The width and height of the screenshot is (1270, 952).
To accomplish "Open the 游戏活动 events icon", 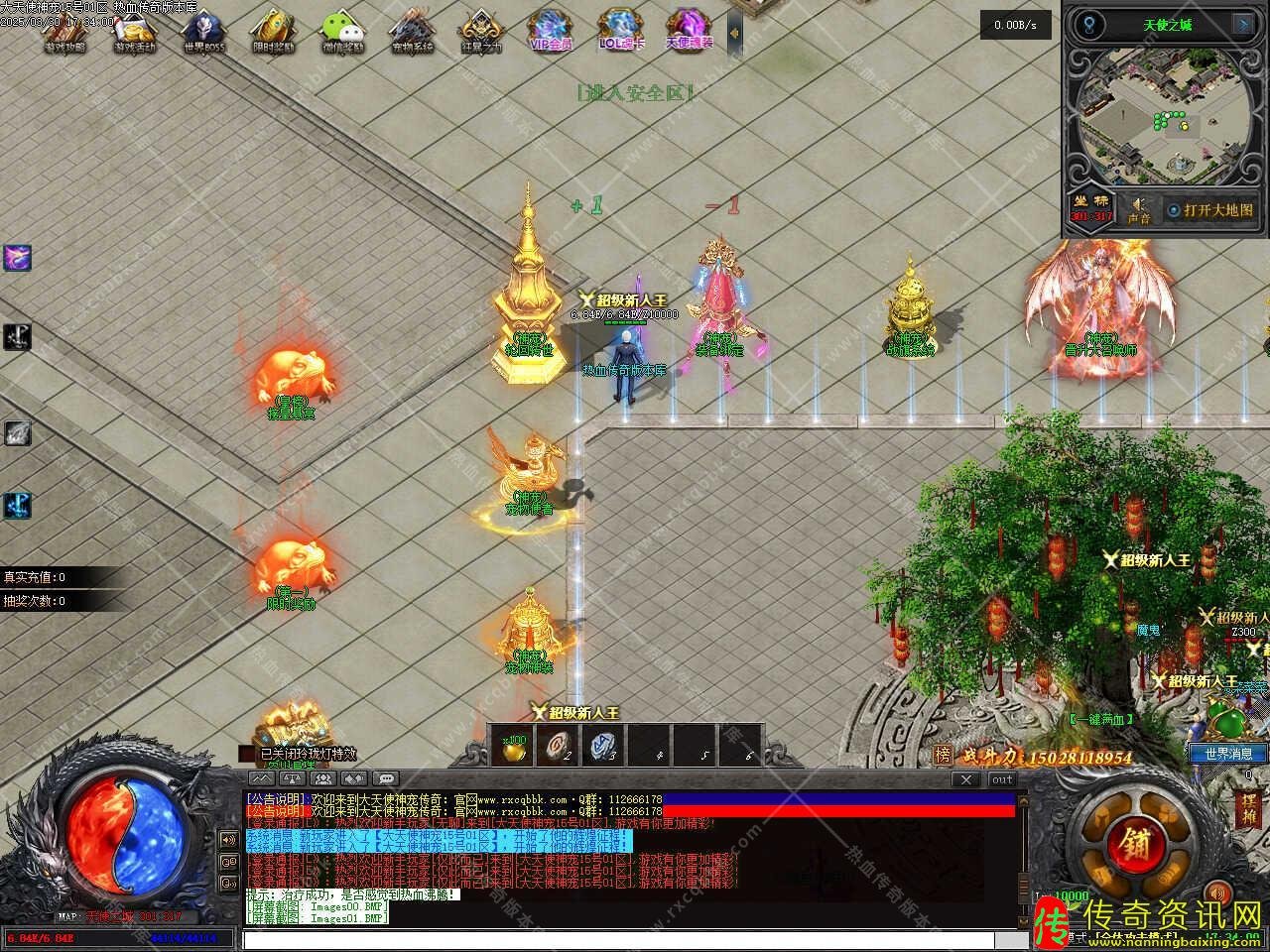I will (x=133, y=30).
